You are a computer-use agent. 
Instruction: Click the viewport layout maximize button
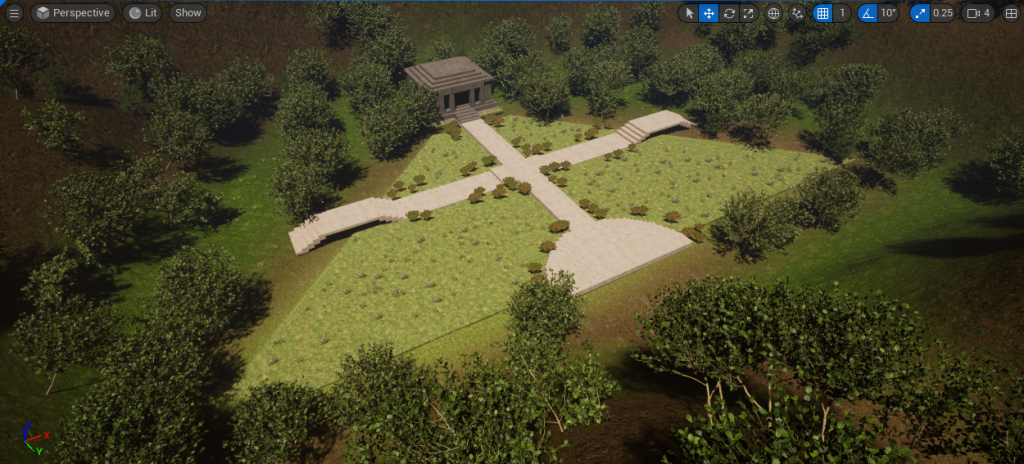[x=1010, y=13]
